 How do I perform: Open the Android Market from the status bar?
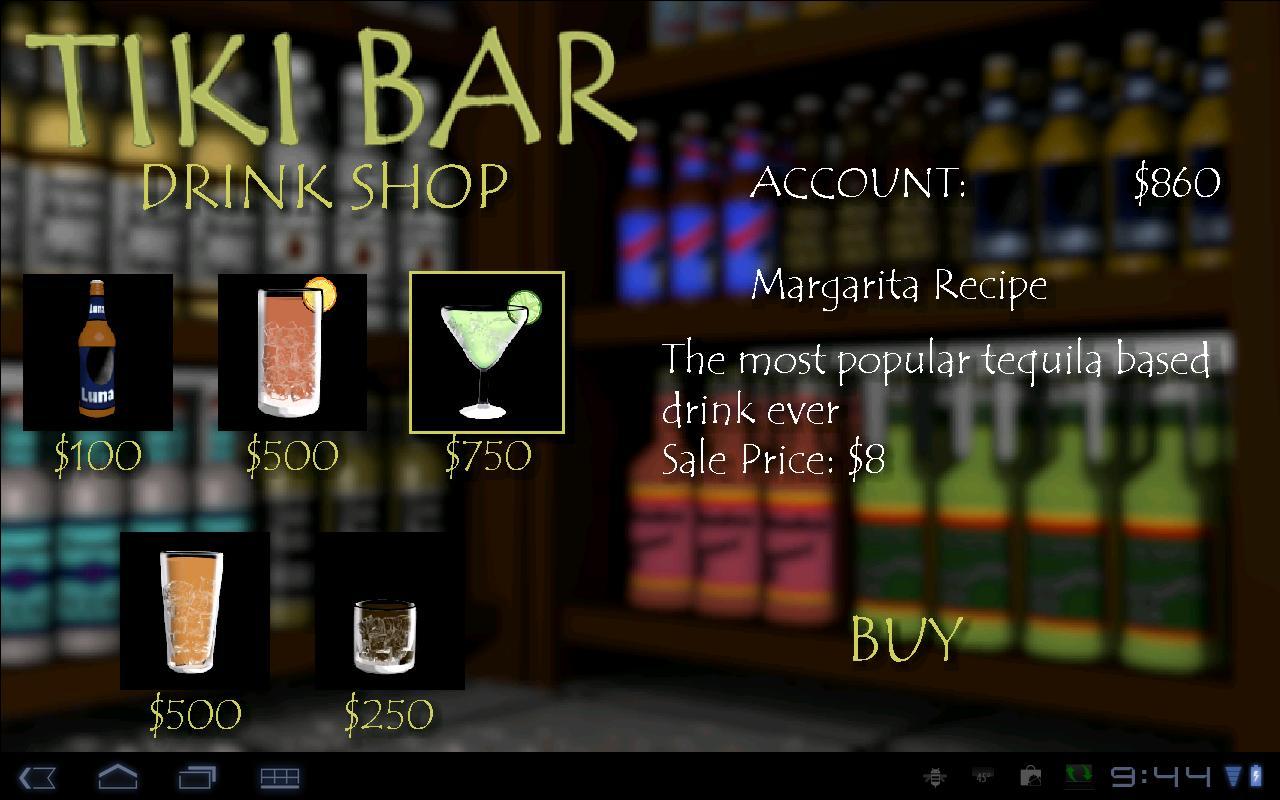[x=1030, y=778]
